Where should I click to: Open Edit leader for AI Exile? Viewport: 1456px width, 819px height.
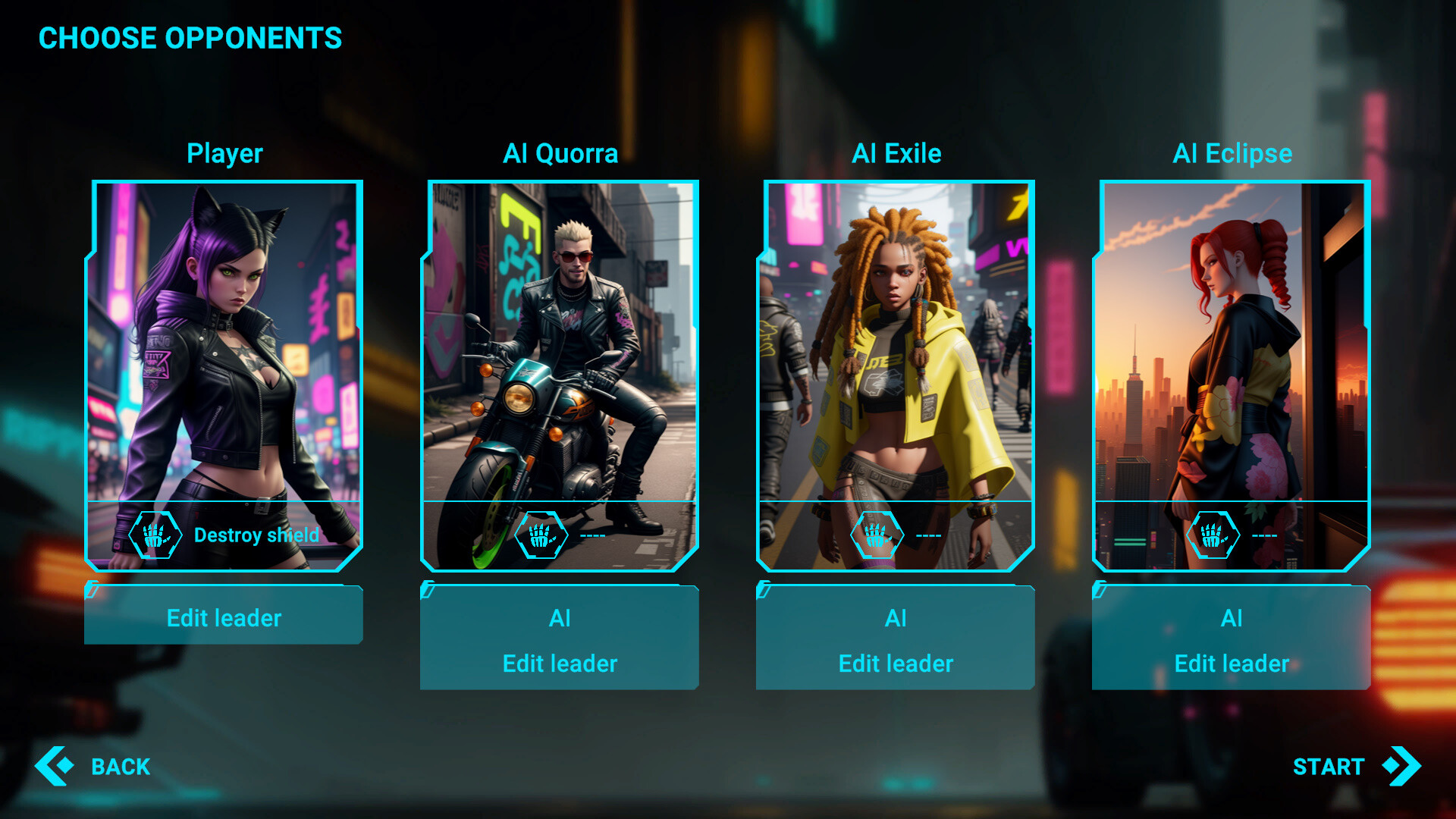coord(895,664)
